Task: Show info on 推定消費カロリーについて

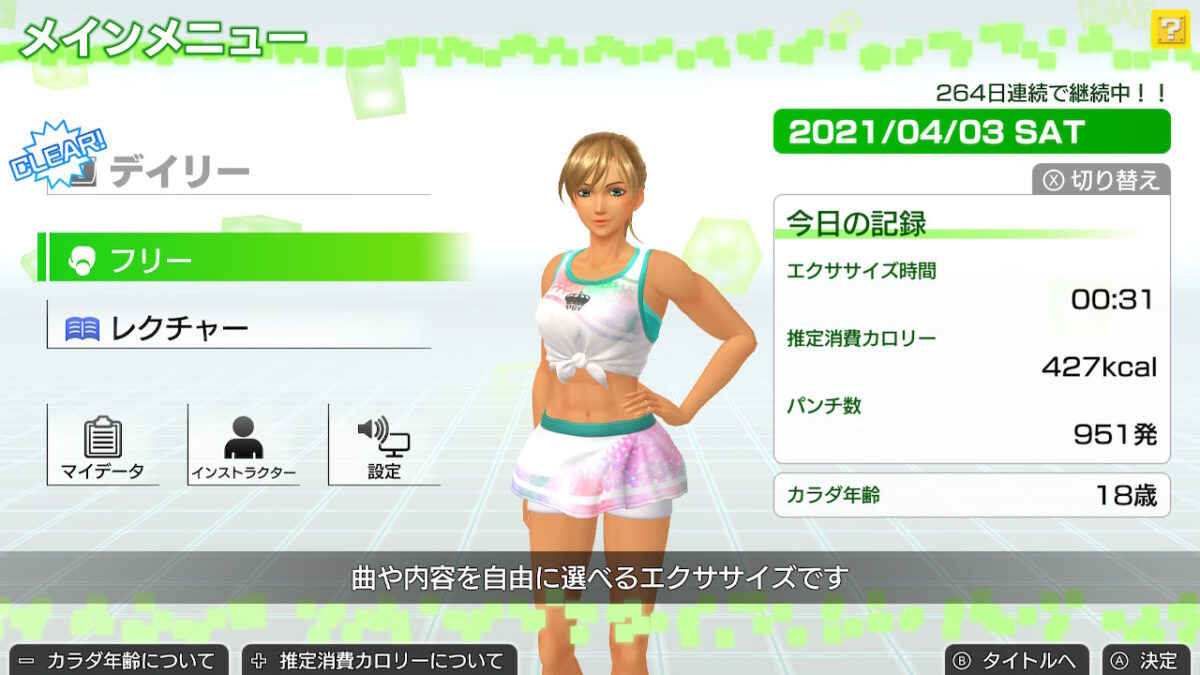Action: tap(379, 660)
